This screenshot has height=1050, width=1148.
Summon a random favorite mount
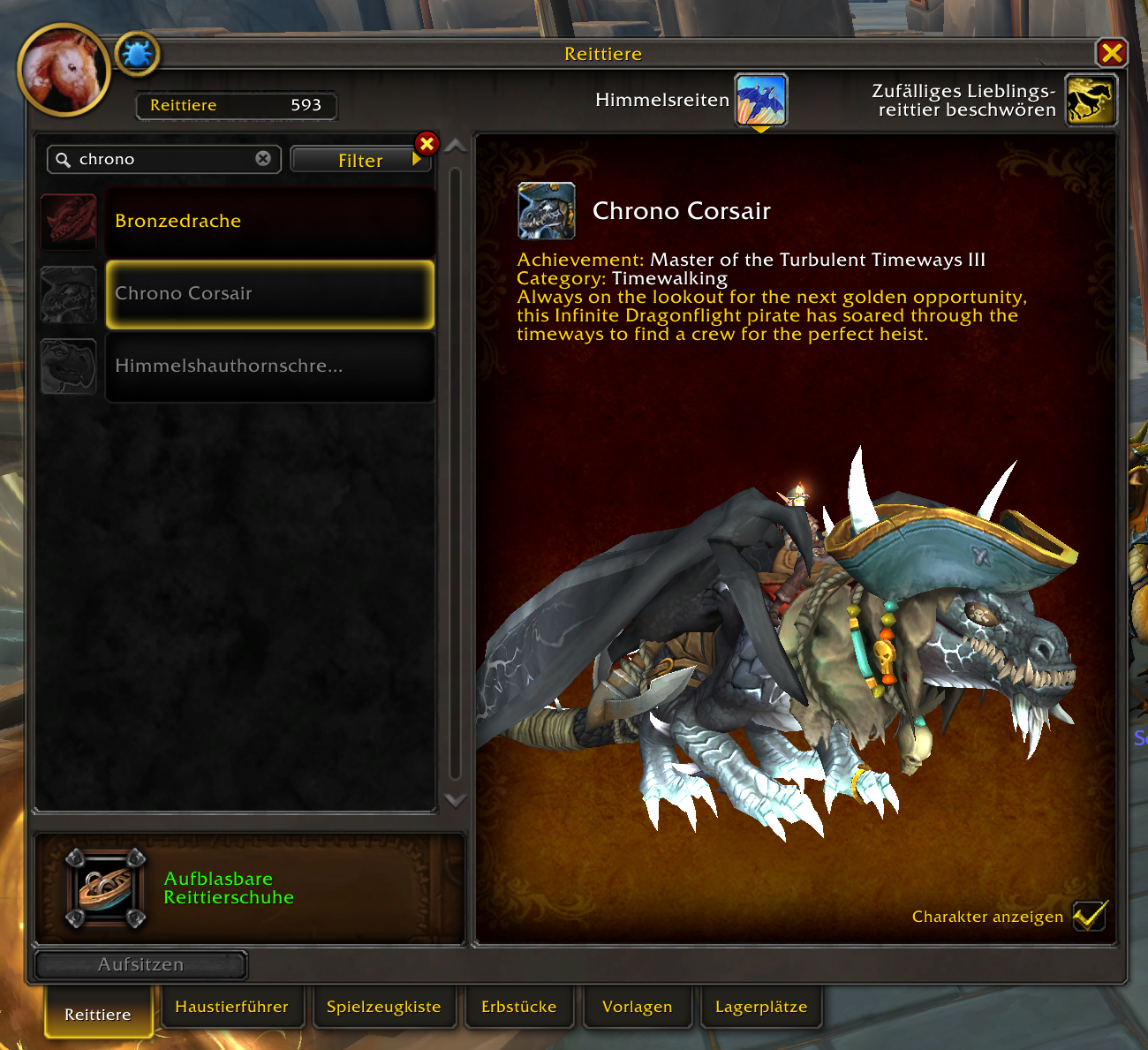click(1091, 100)
